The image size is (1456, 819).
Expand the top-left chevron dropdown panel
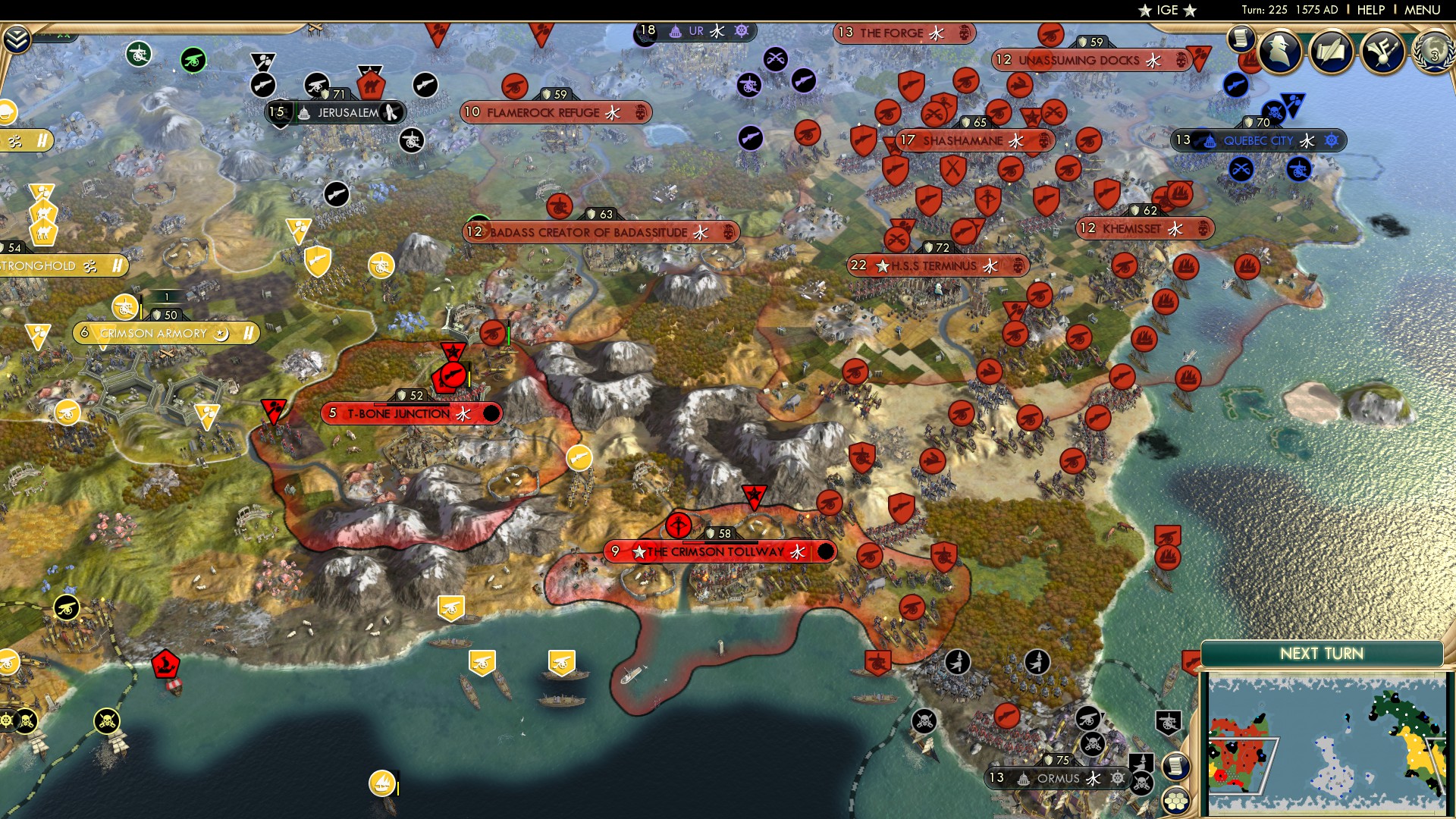click(17, 39)
